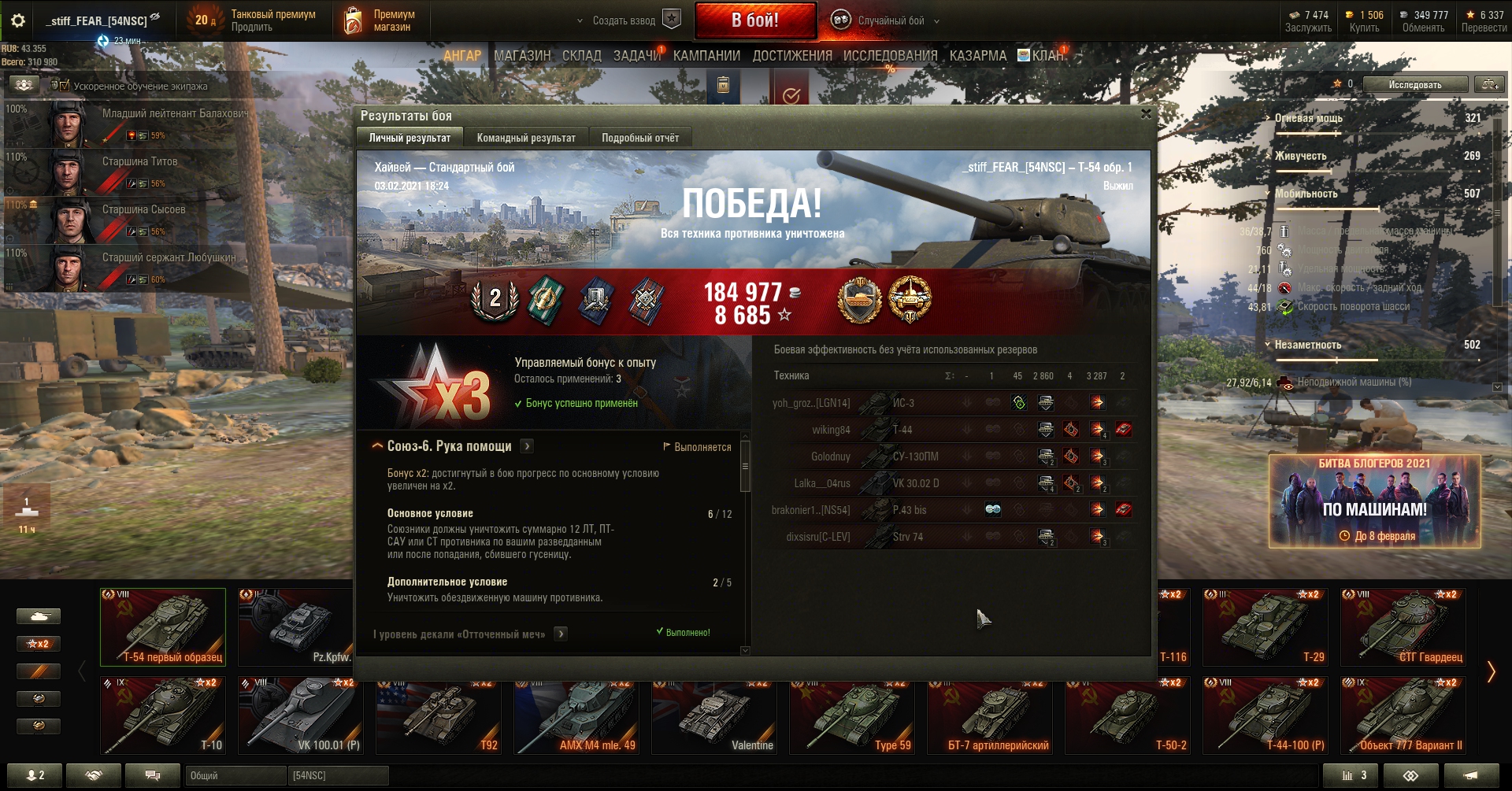Select the Valentine tank in carousel
1512x791 pixels.
pos(713,716)
